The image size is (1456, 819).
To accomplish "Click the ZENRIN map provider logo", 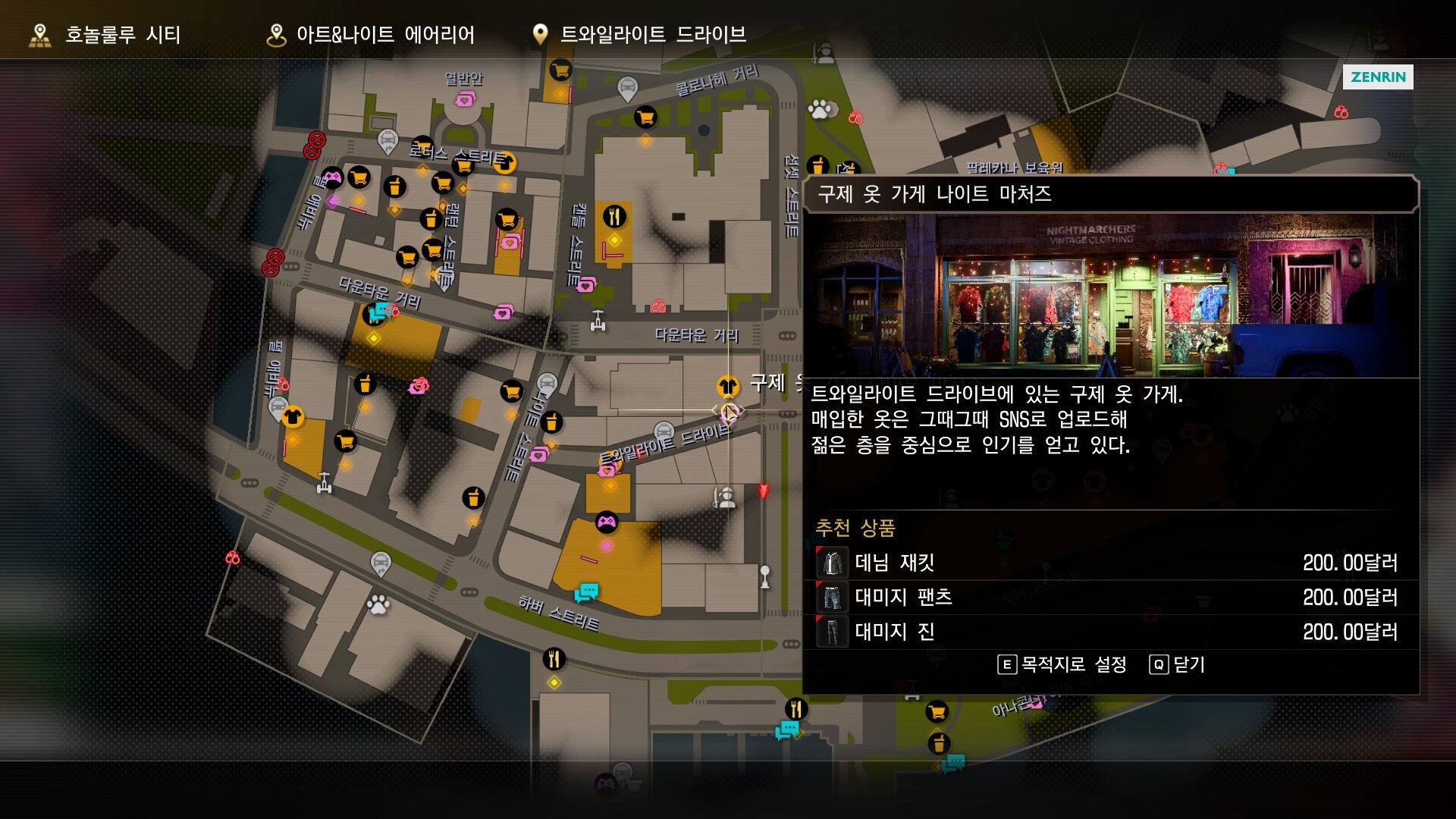I will pos(1377,77).
